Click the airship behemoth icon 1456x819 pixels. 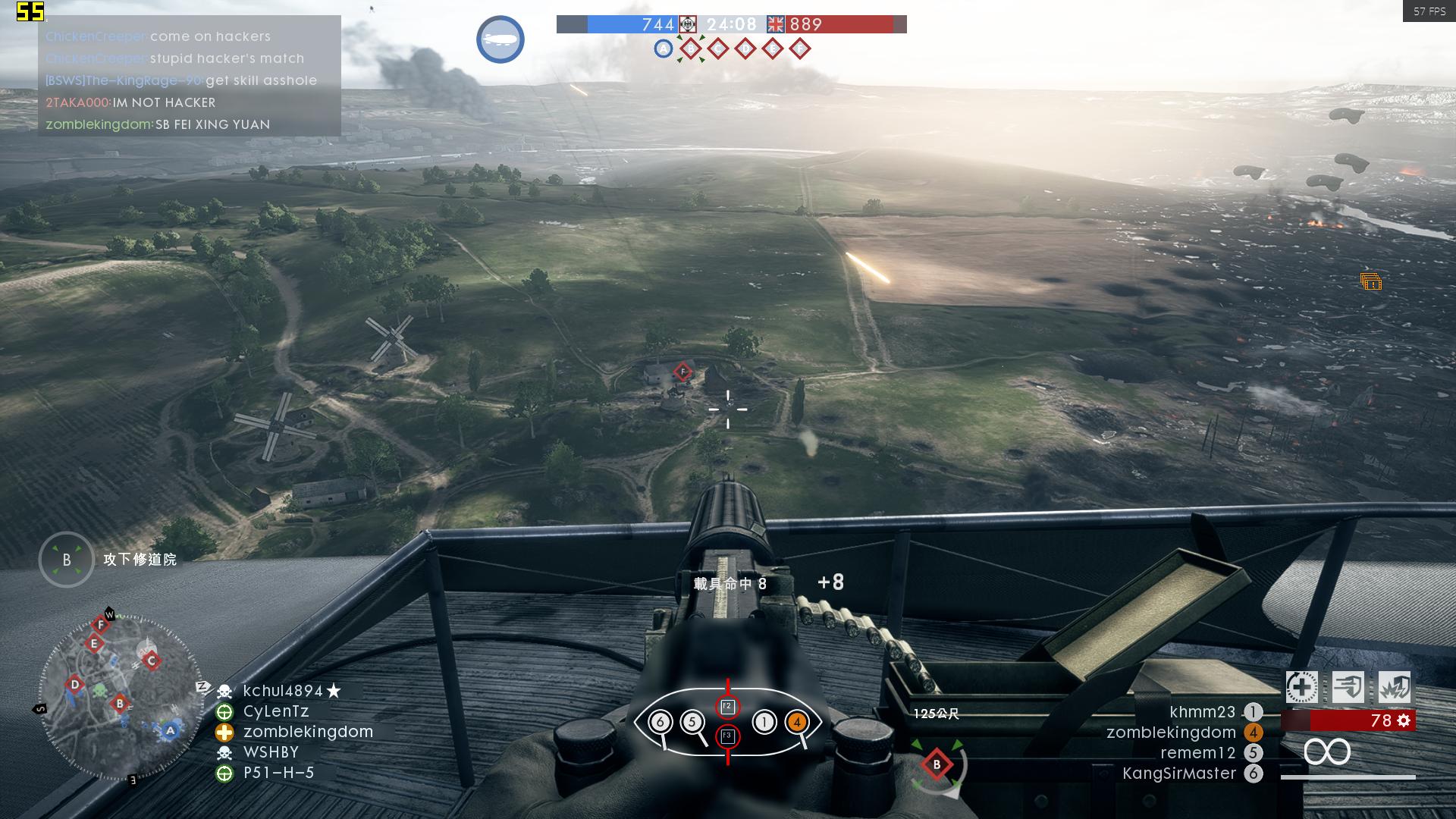click(500, 39)
